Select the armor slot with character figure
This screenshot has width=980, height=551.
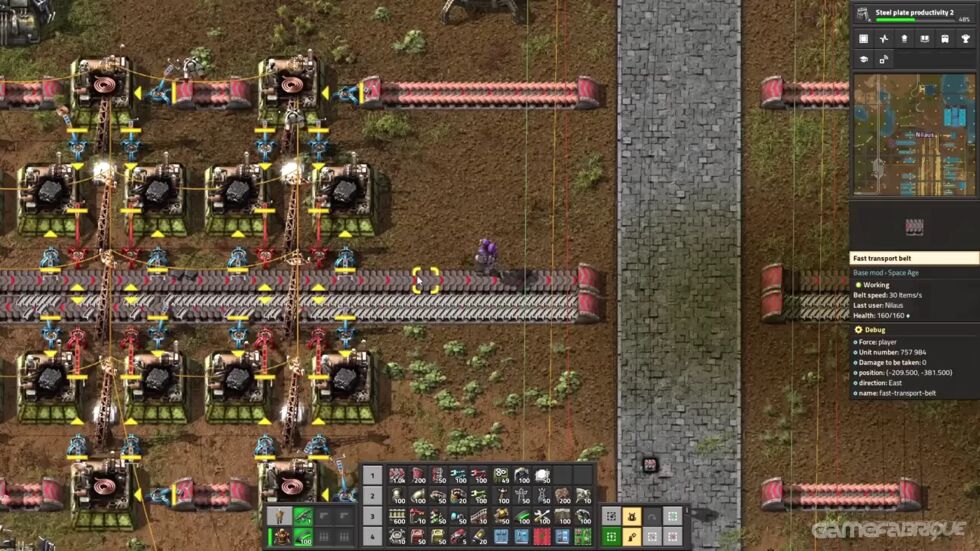[x=282, y=537]
